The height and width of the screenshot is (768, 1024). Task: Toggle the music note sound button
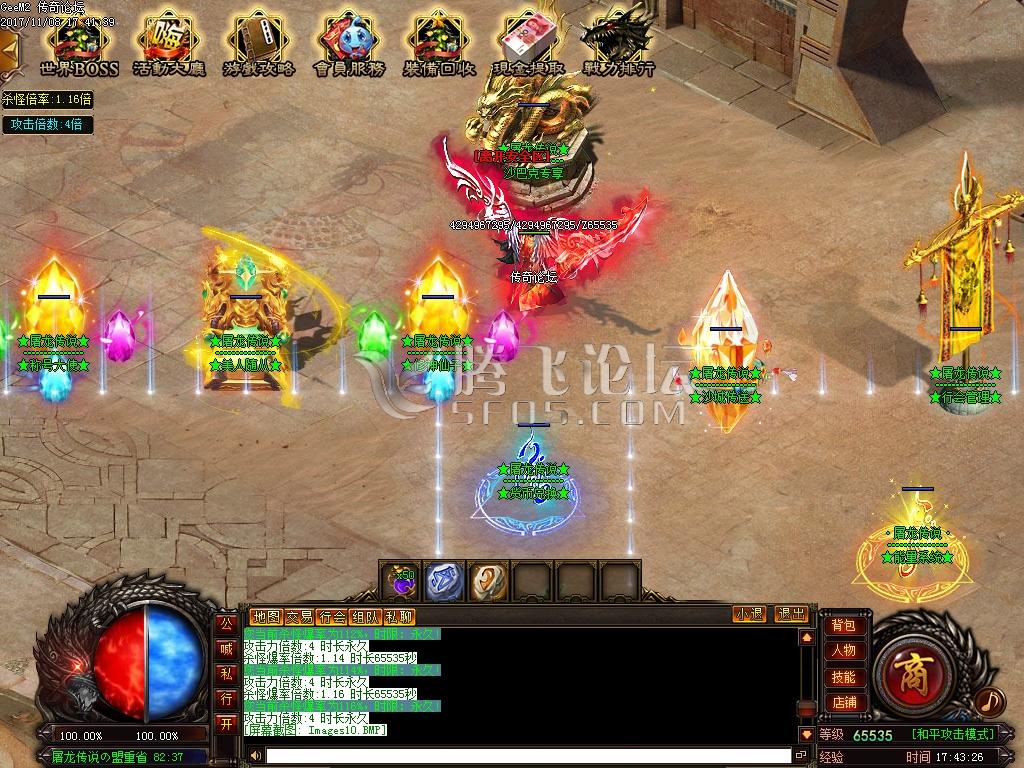tap(989, 702)
